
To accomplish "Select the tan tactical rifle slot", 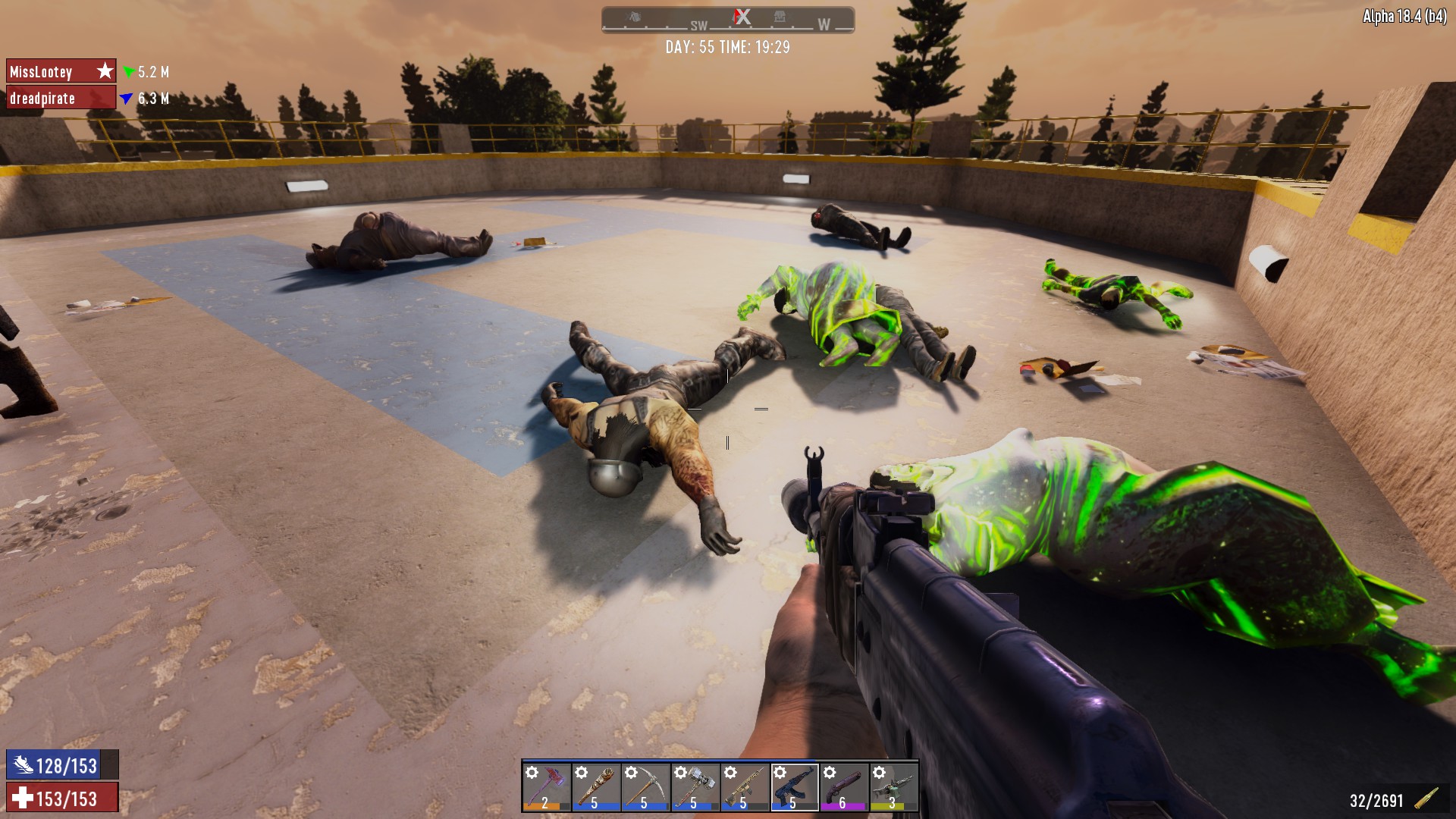I will pos(745,786).
